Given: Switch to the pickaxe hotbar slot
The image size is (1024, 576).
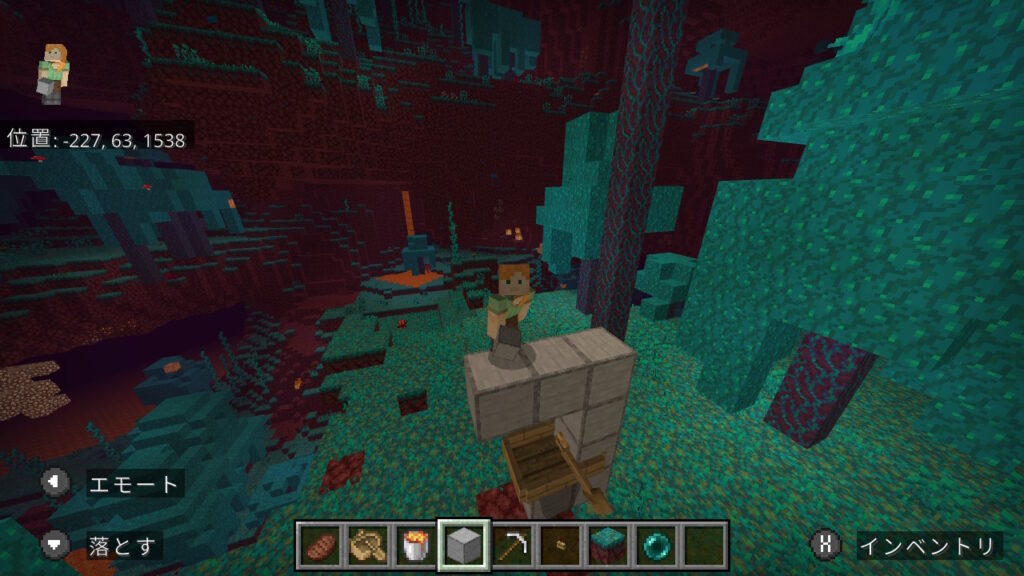Looking at the screenshot, I should (511, 546).
